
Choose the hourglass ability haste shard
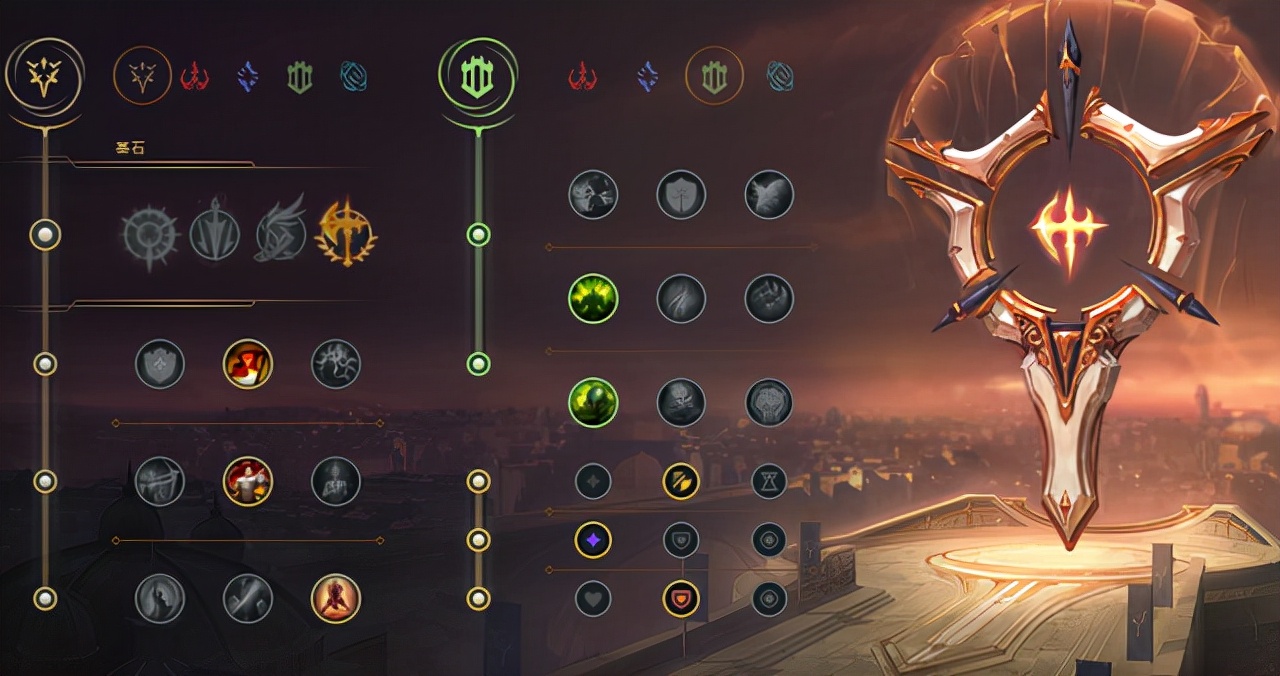769,481
